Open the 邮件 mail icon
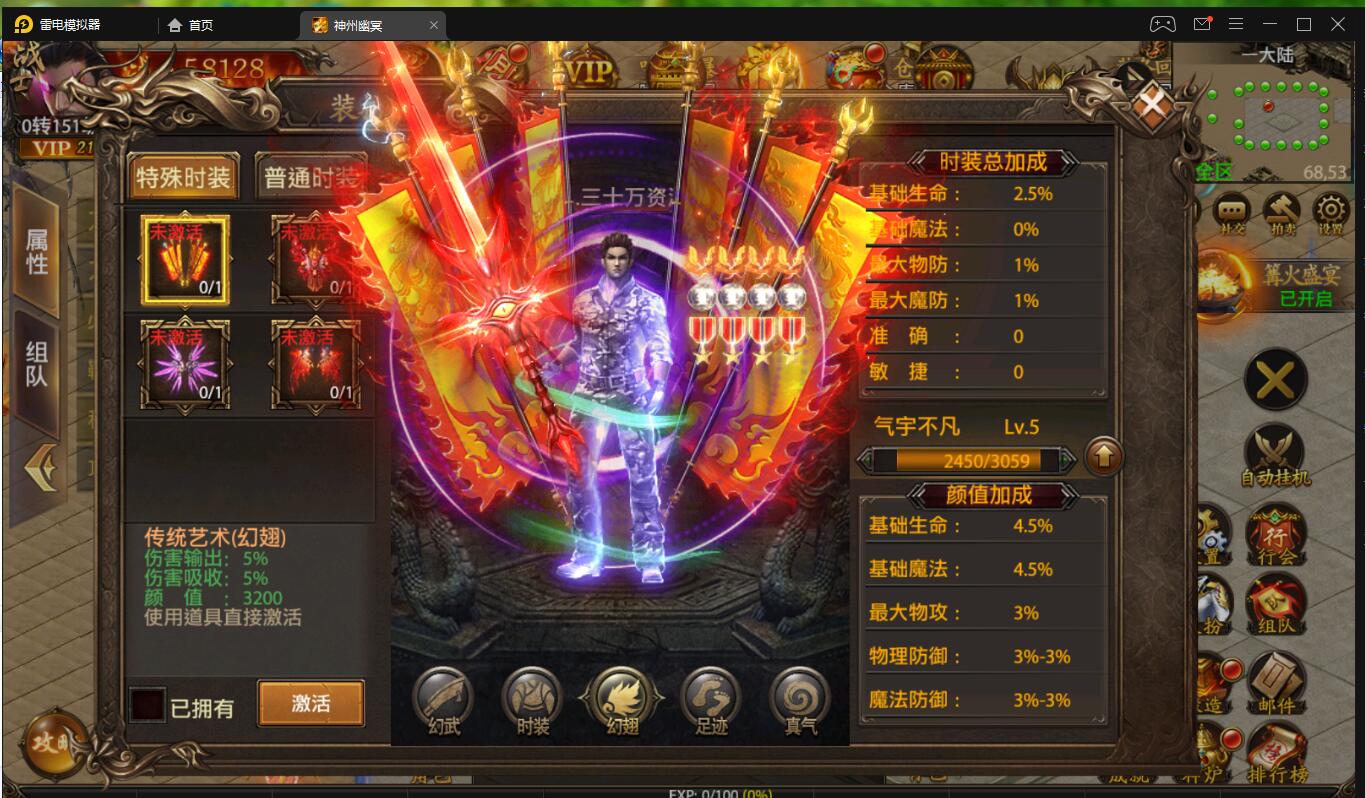 (1277, 683)
